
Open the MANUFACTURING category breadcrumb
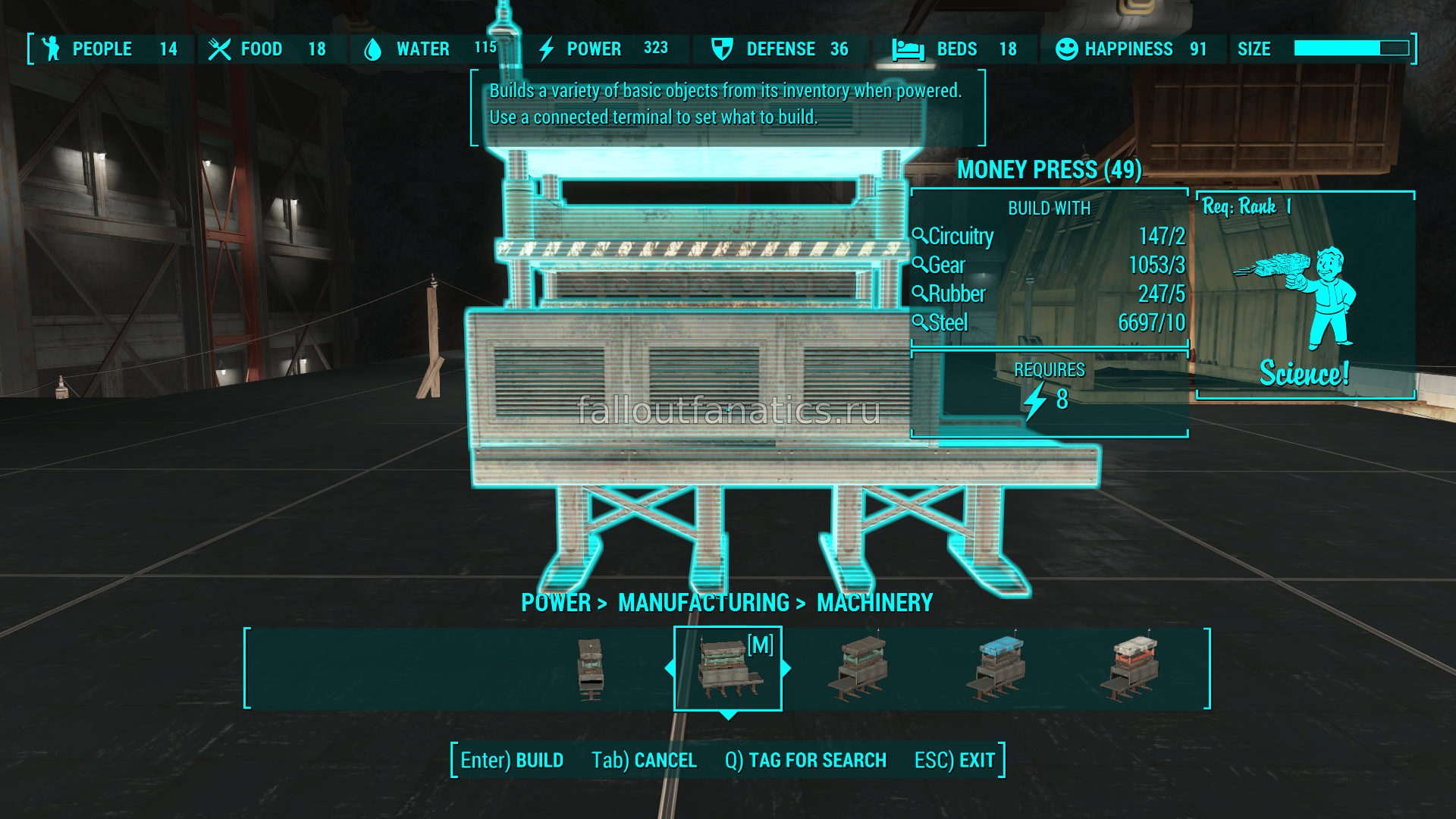(704, 603)
